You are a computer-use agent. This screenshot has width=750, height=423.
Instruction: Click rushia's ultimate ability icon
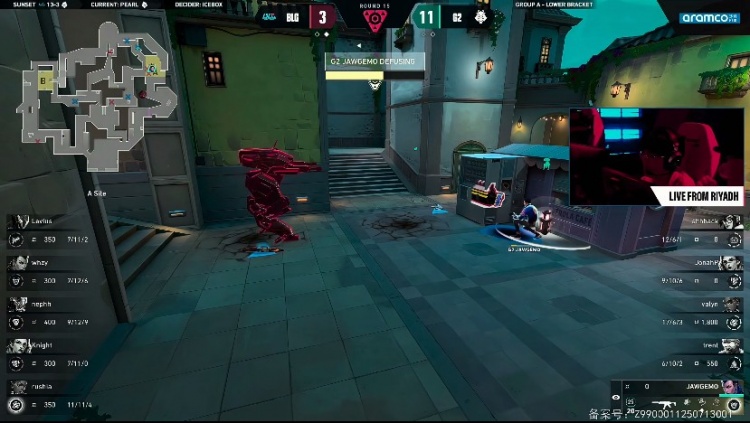tap(16, 405)
